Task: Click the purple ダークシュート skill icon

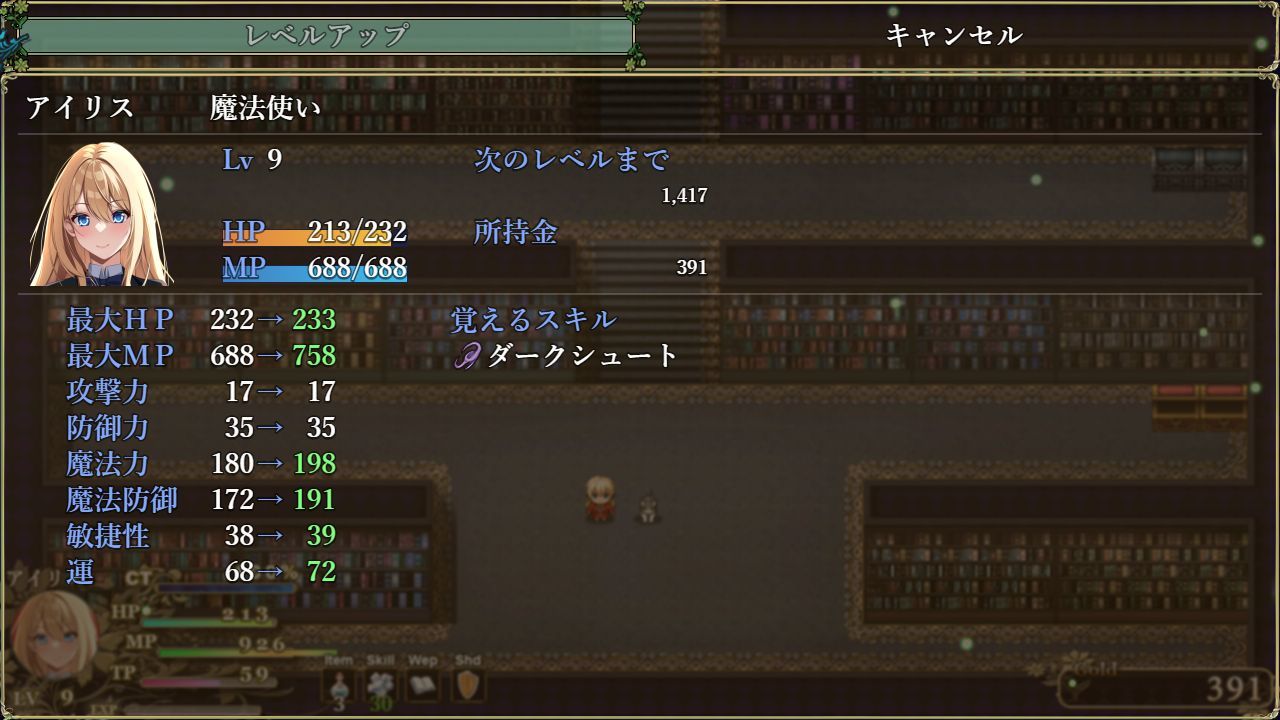Action: coord(467,355)
